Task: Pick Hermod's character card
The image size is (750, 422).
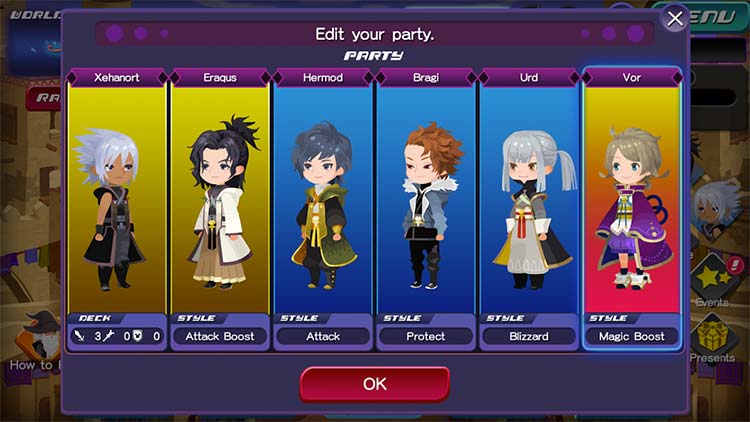Action: [323, 200]
